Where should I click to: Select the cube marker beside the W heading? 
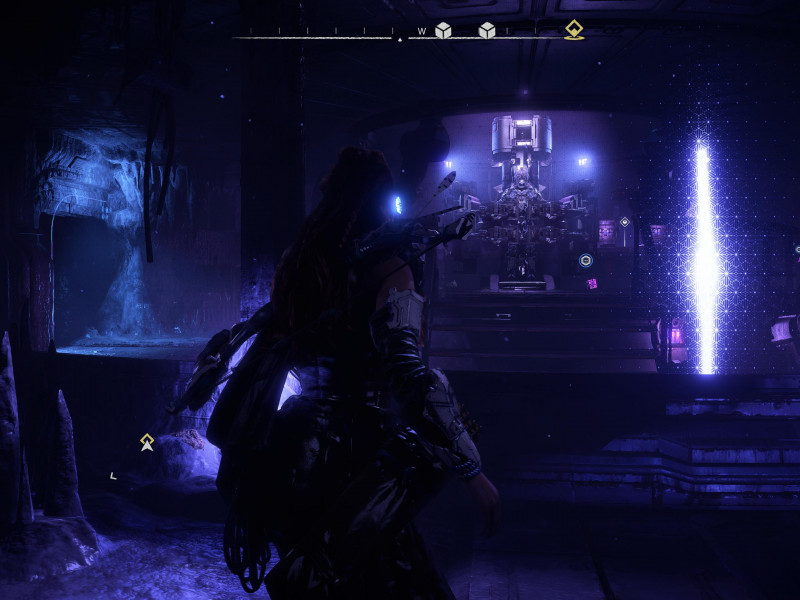442,30
